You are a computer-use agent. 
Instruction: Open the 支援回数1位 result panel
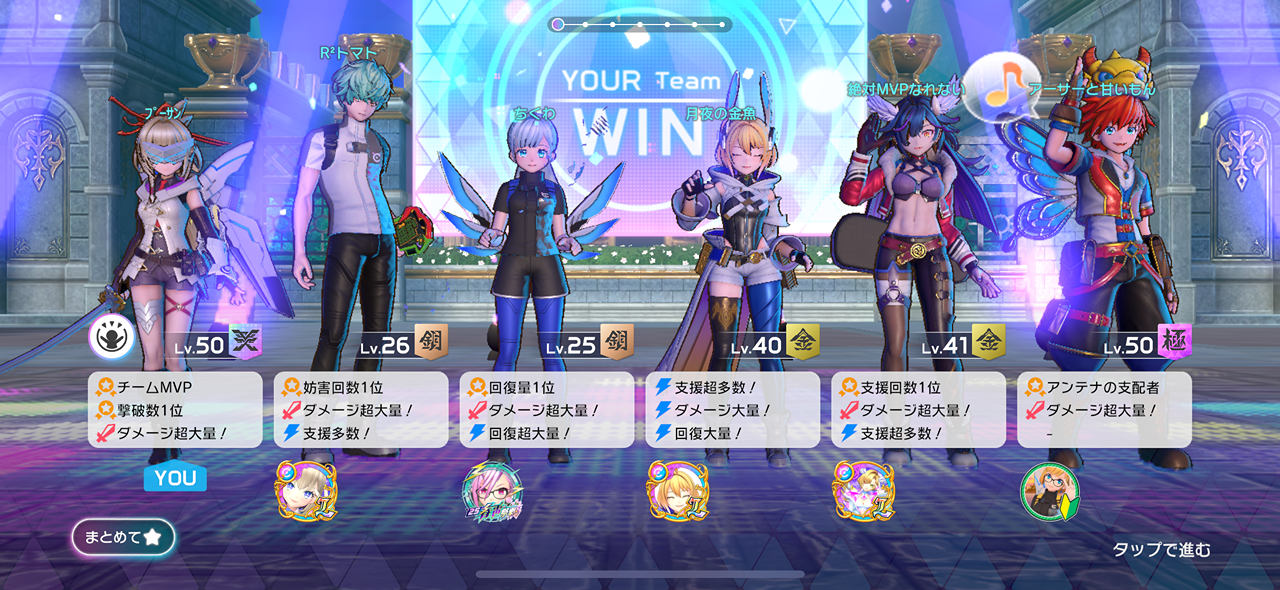pos(919,410)
